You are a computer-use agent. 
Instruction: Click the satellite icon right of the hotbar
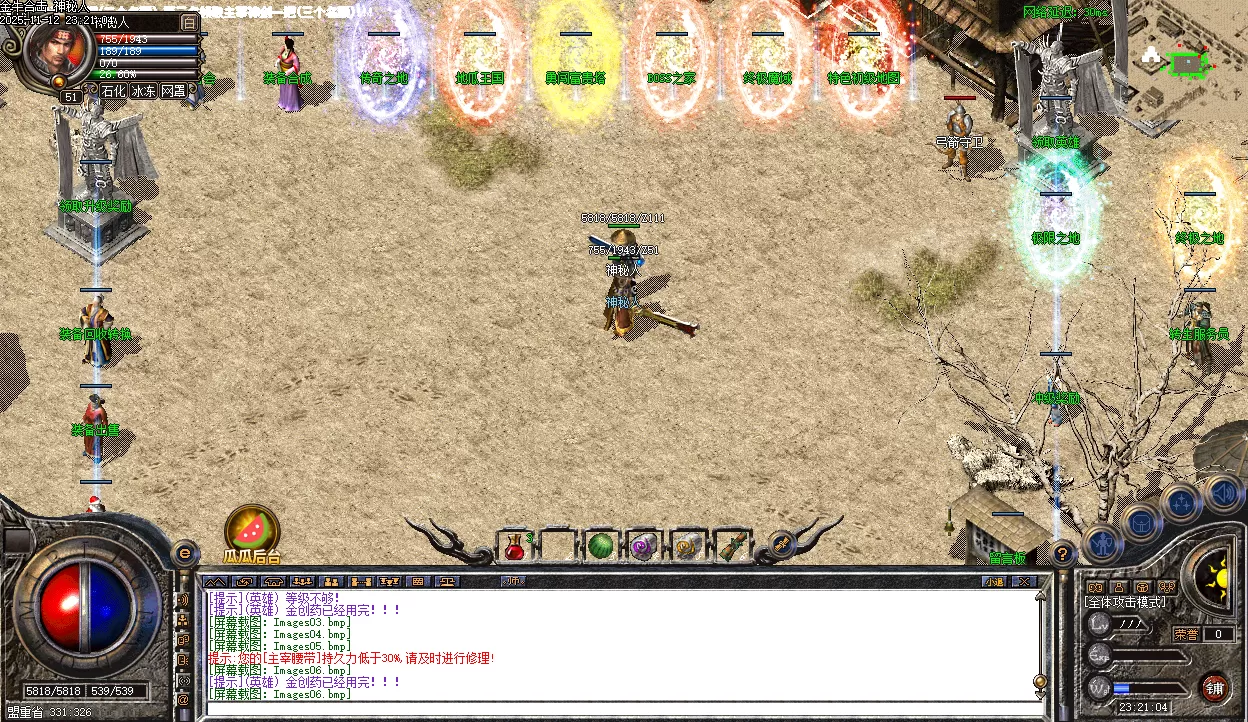point(783,545)
